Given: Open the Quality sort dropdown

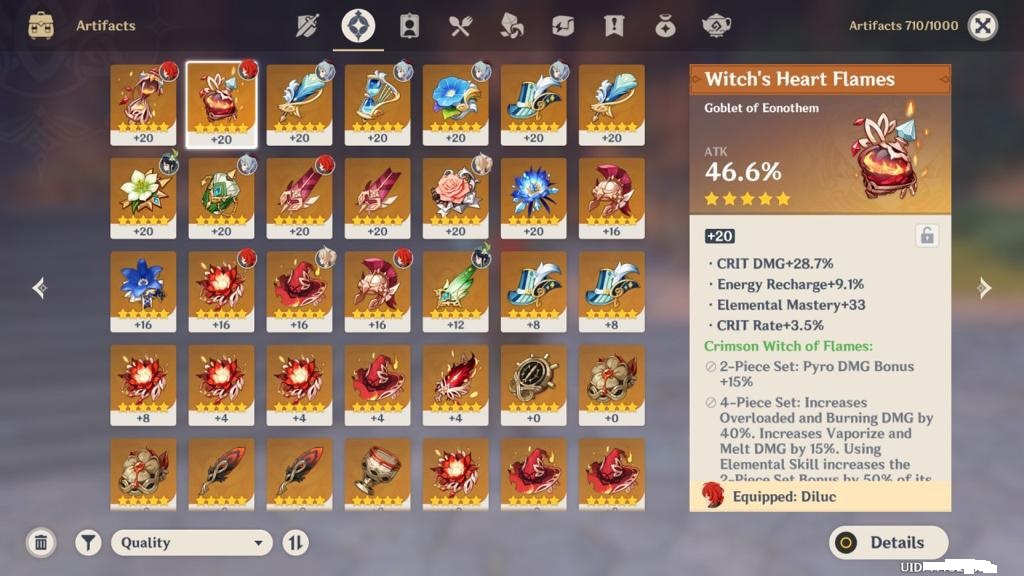Looking at the screenshot, I should (191, 543).
